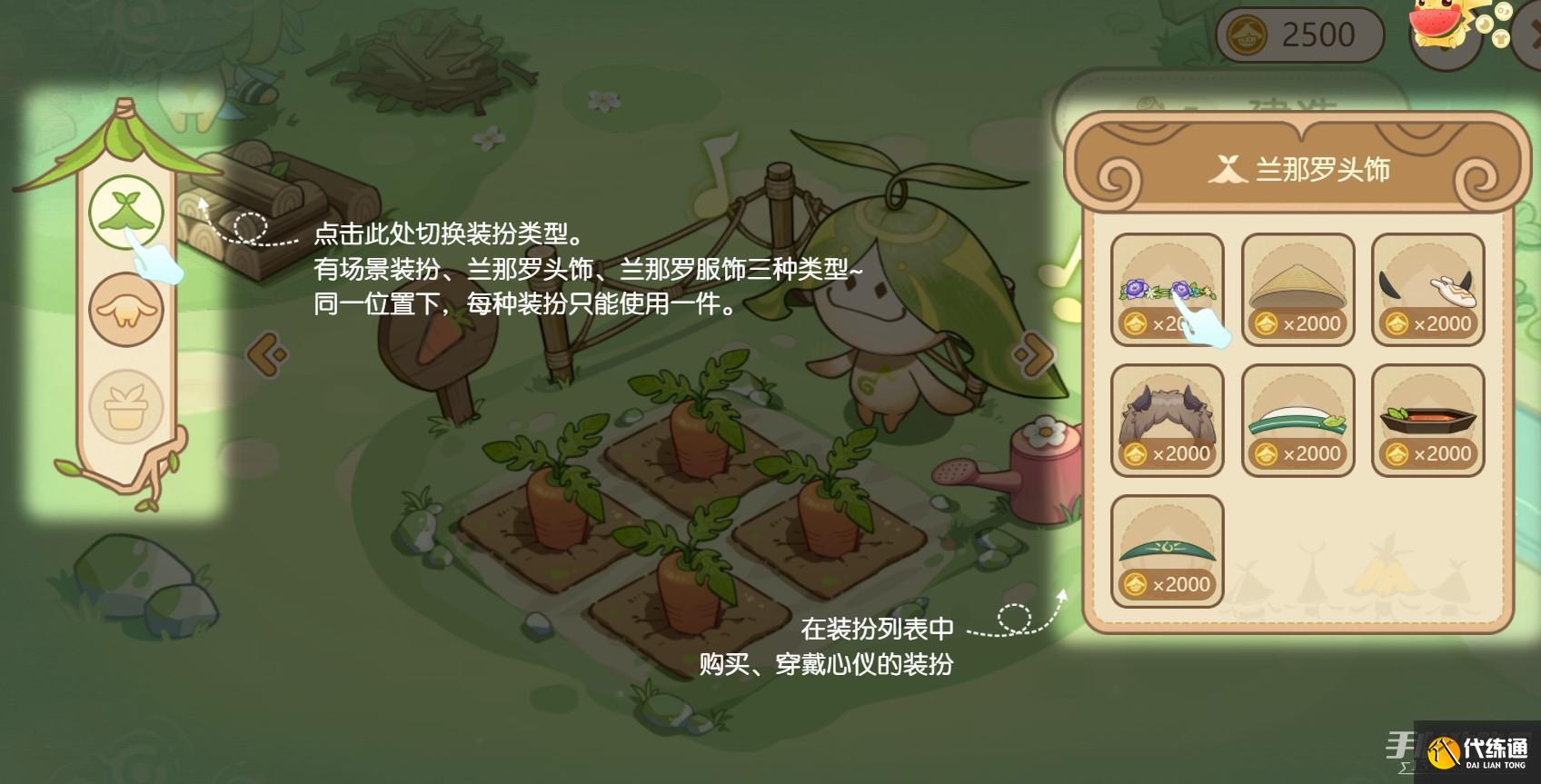Click the shirt icon near the top-right corner
1541x784 pixels.
pos(1500,38)
